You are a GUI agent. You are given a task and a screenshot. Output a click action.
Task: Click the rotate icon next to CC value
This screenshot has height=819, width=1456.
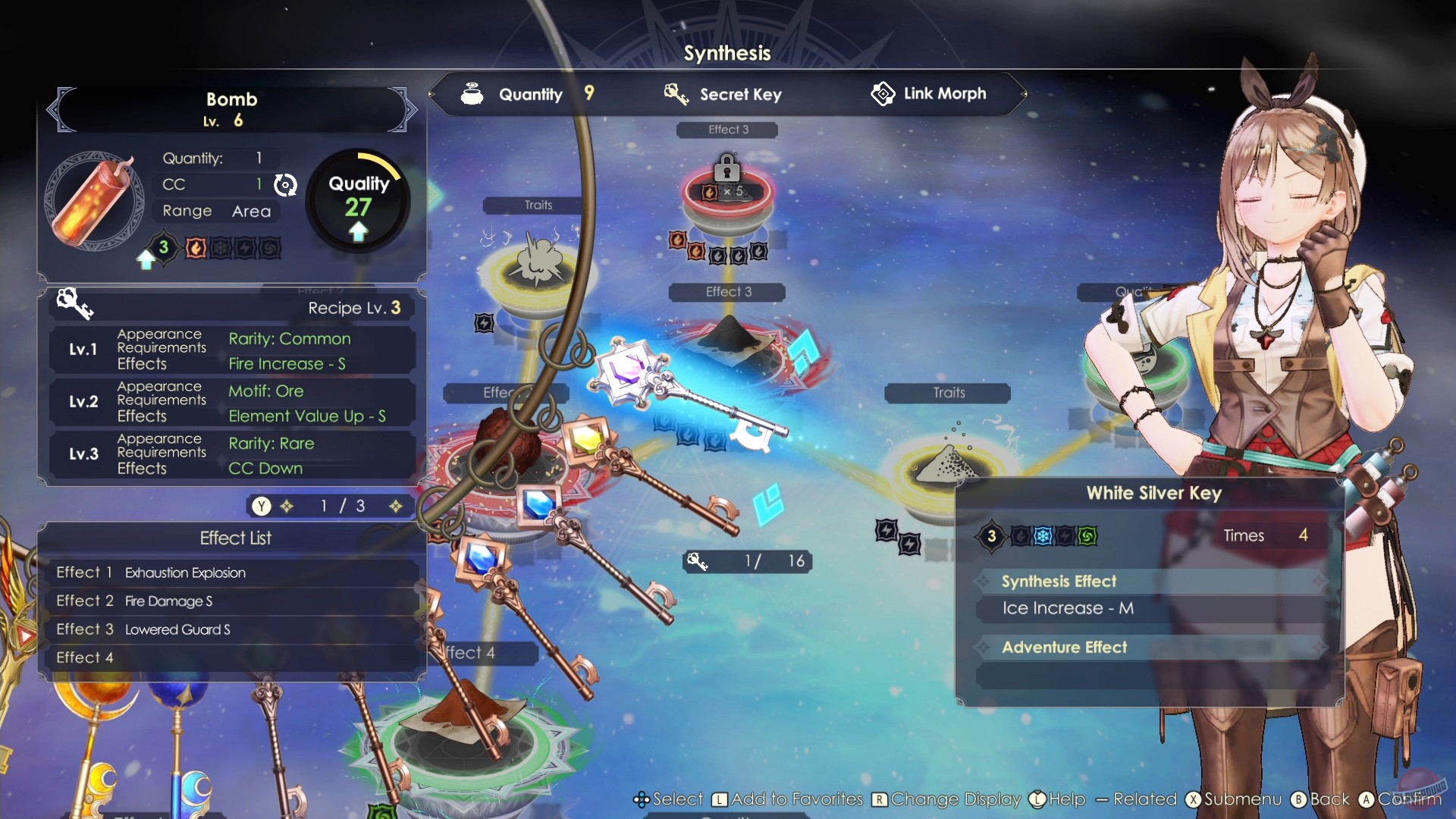[x=285, y=184]
